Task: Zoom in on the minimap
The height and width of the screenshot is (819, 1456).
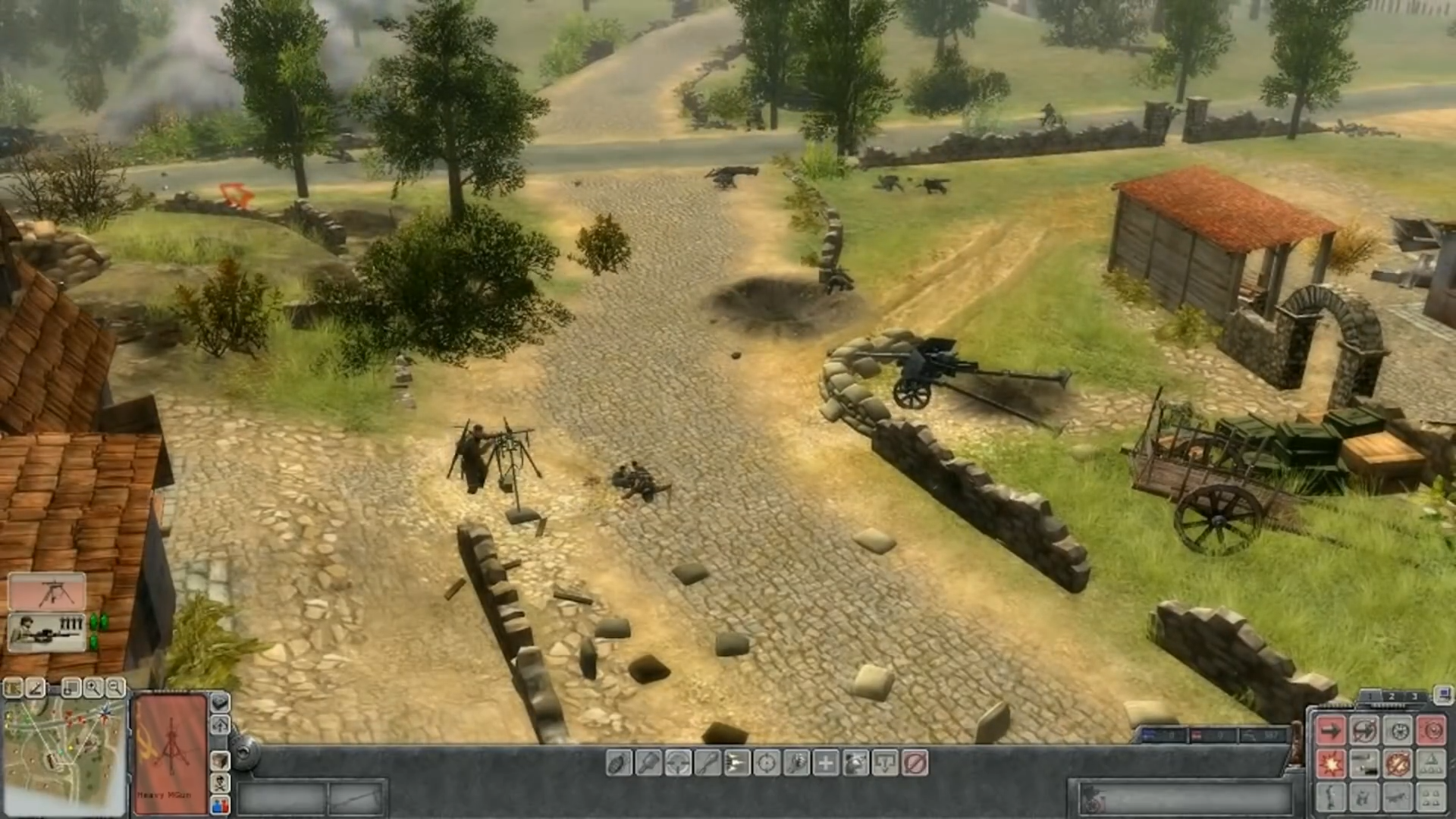Action: coord(93,688)
